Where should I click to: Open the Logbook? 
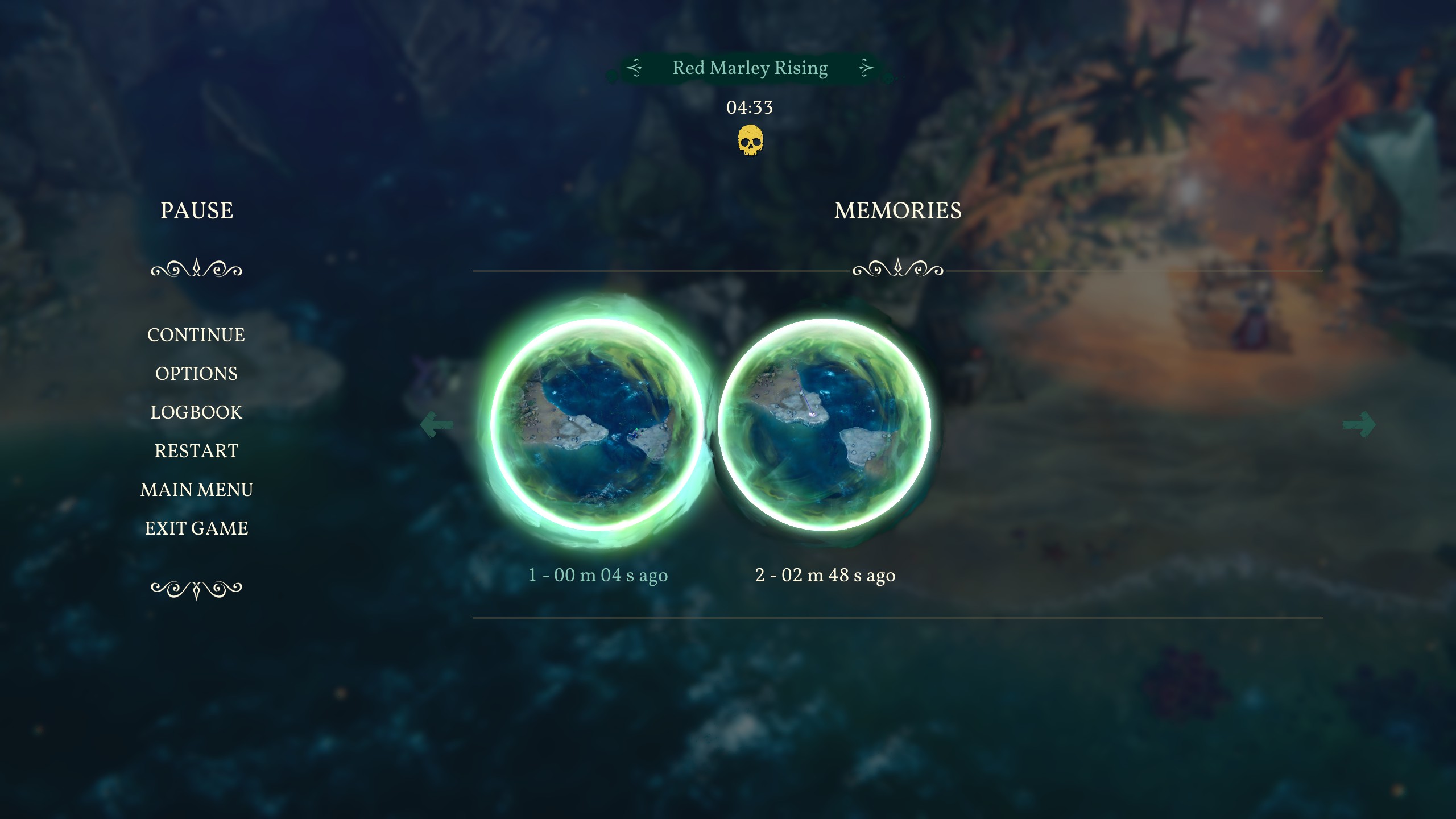tap(196, 412)
